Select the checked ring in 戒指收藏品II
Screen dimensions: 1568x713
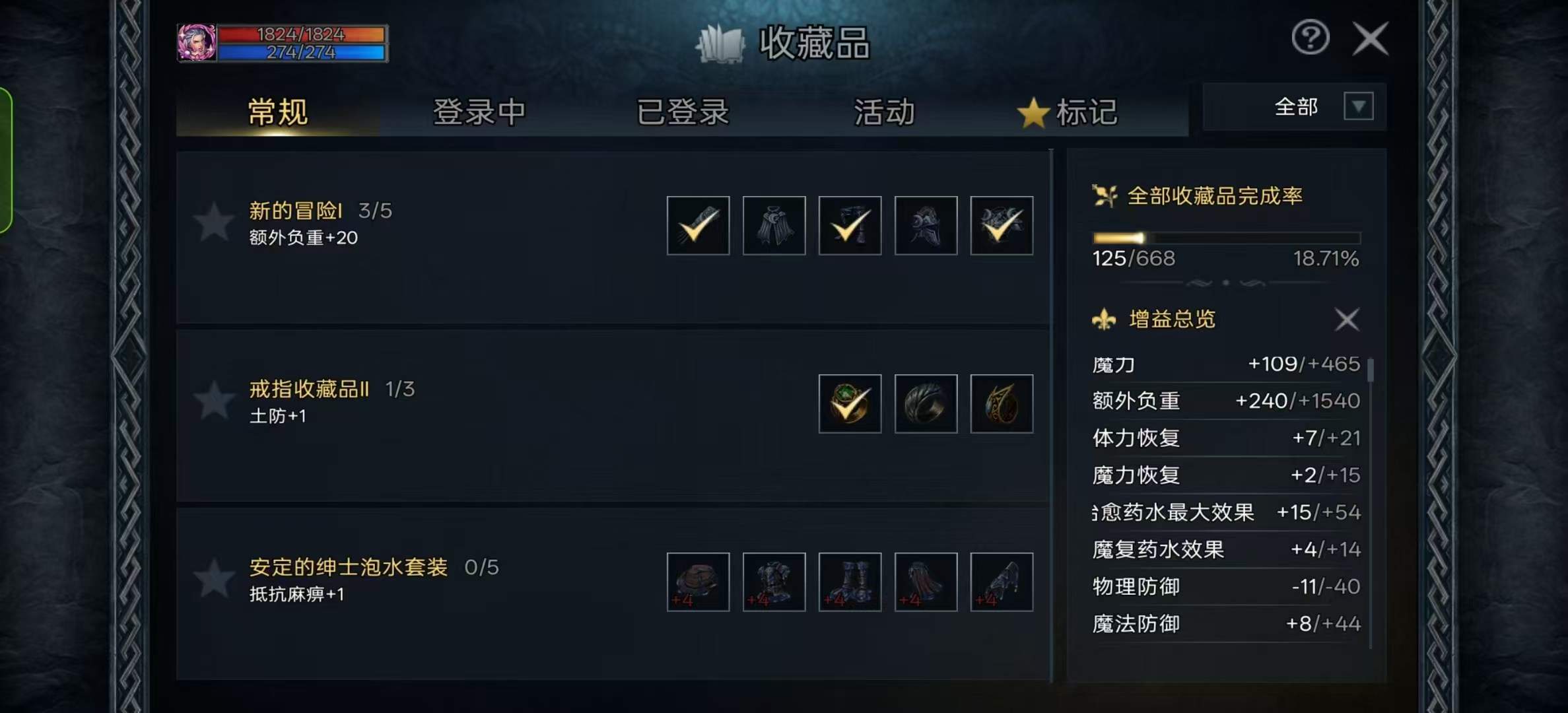(849, 403)
